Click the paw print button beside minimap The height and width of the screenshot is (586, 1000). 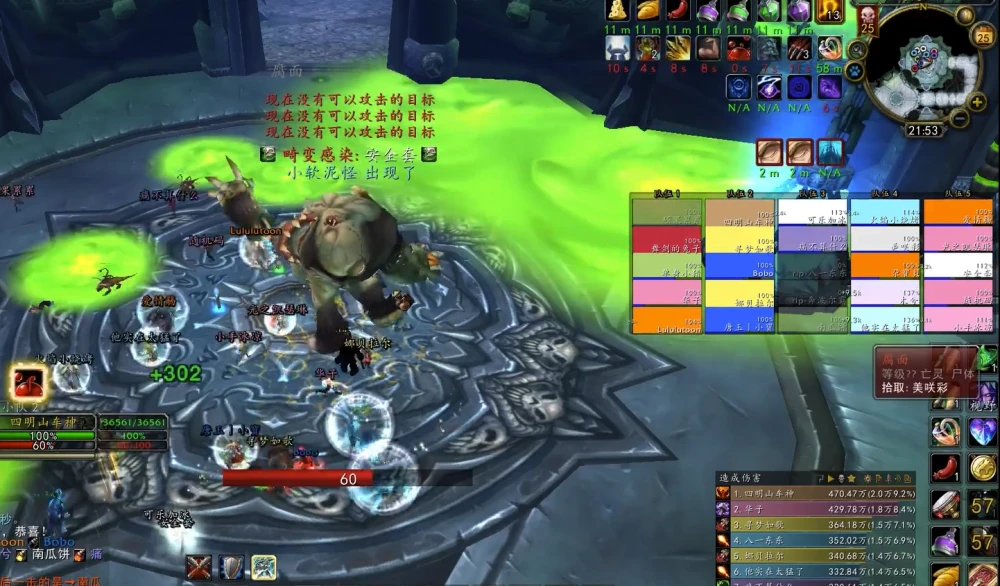coord(855,71)
